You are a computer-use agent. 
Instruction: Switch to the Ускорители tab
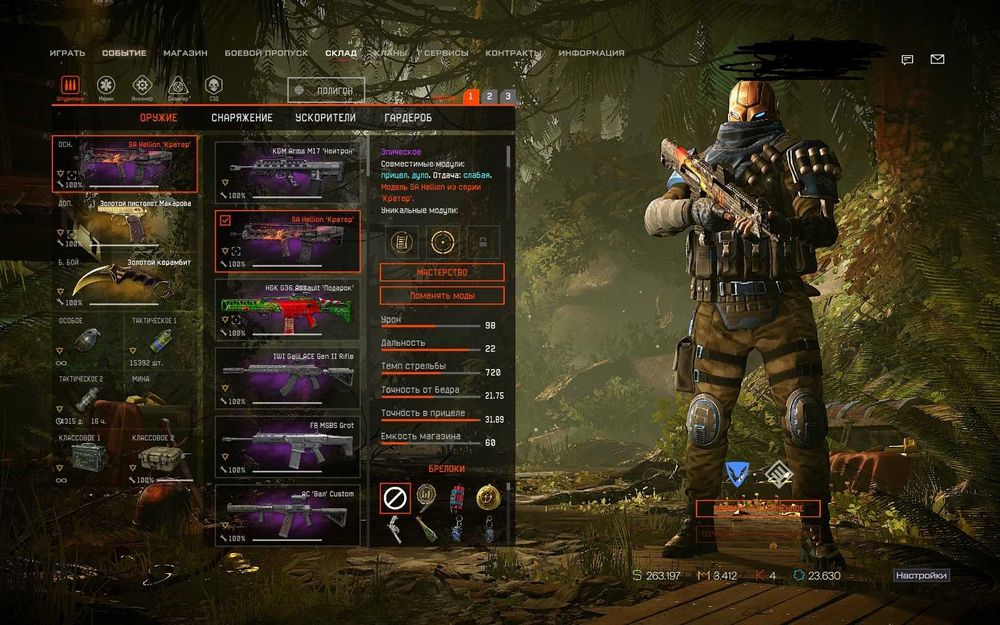click(x=326, y=118)
